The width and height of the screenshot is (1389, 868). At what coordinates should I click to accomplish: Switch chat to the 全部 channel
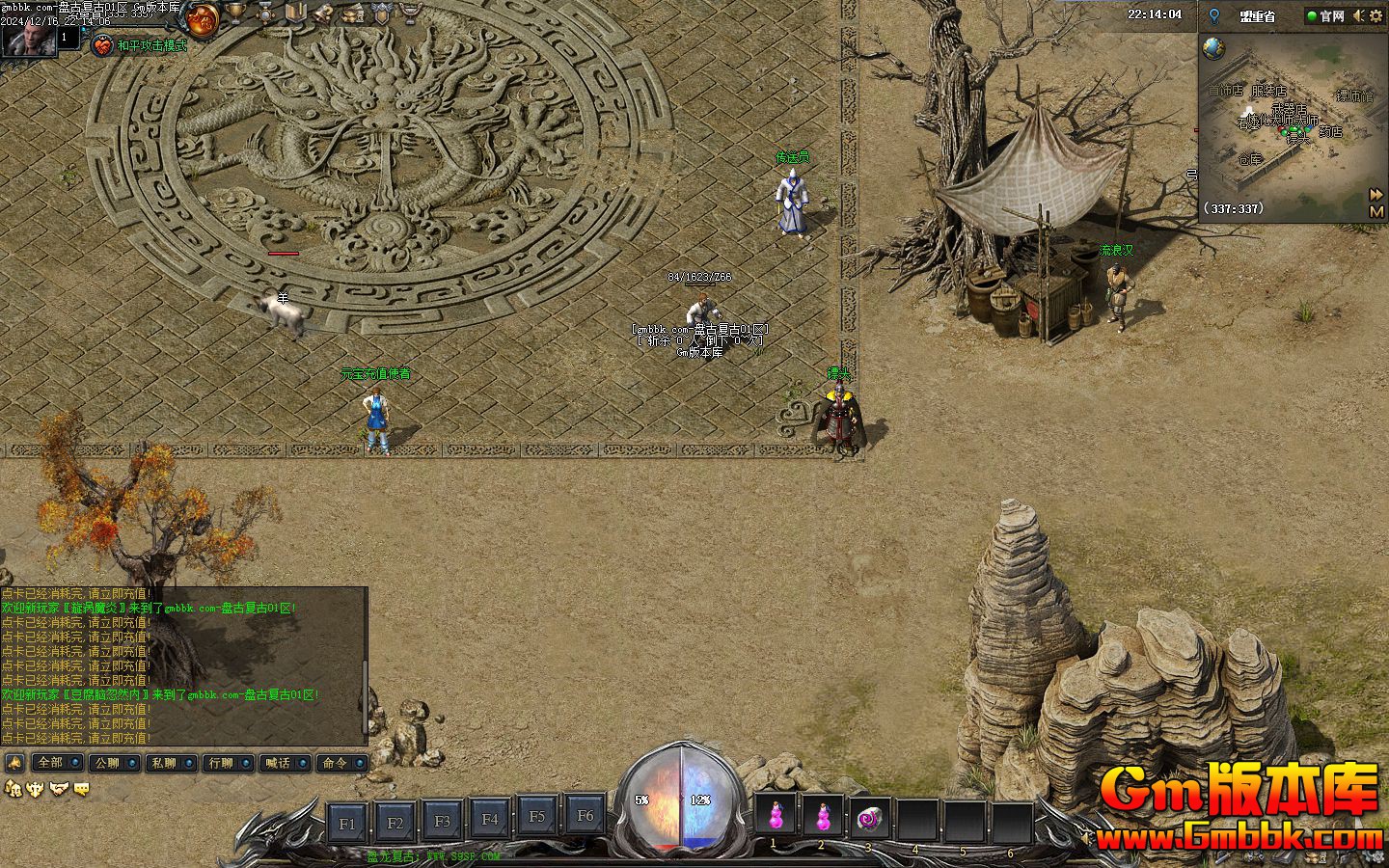point(50,763)
